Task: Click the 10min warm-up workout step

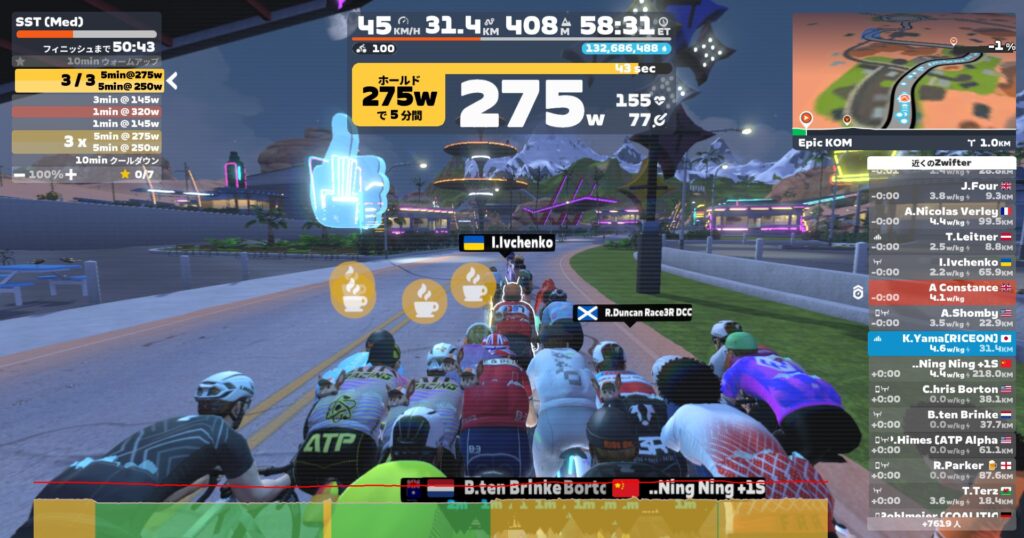Action: click(x=87, y=62)
